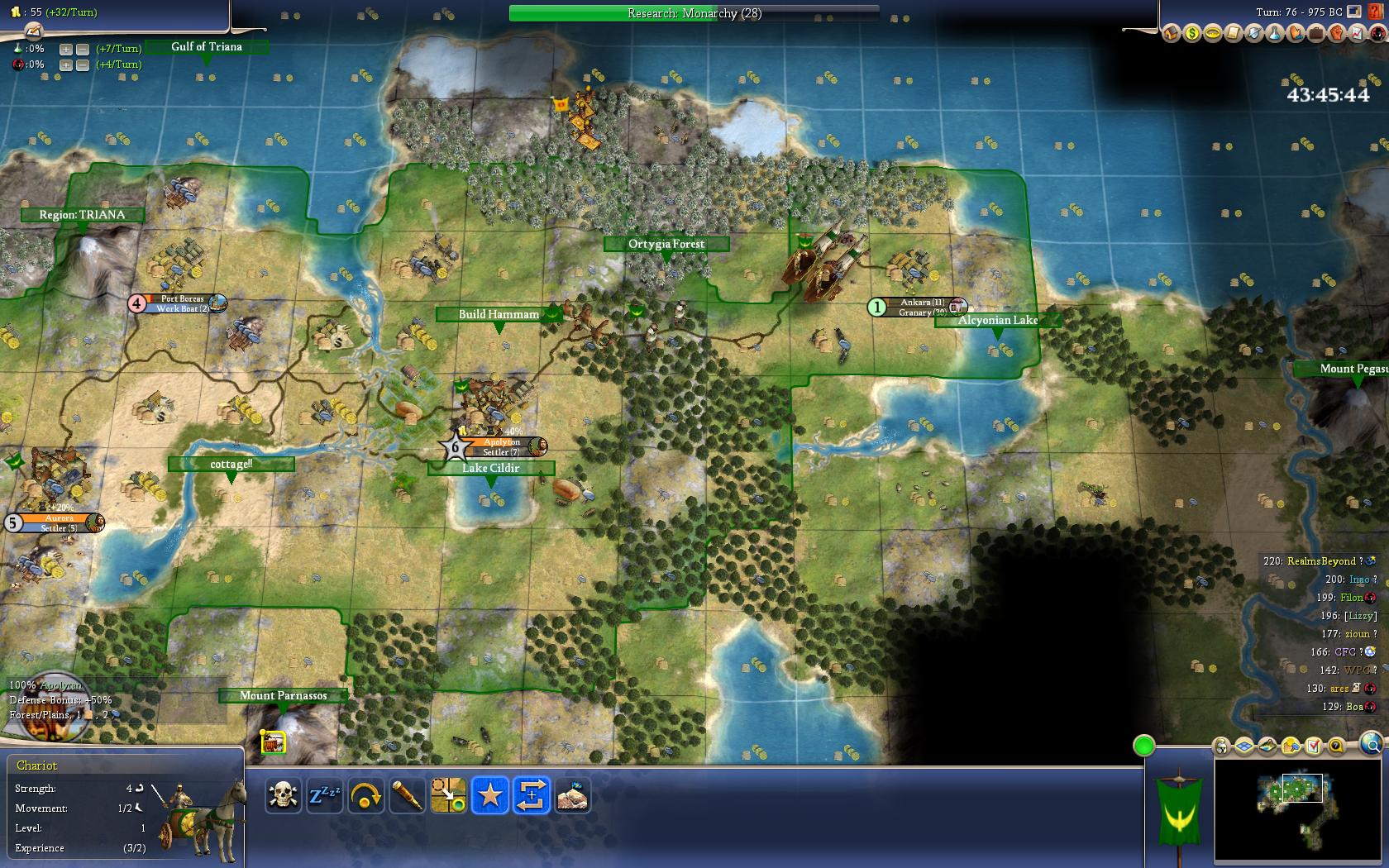Open the domestic advisor house icon
The height and width of the screenshot is (868, 1389).
[x=1171, y=33]
